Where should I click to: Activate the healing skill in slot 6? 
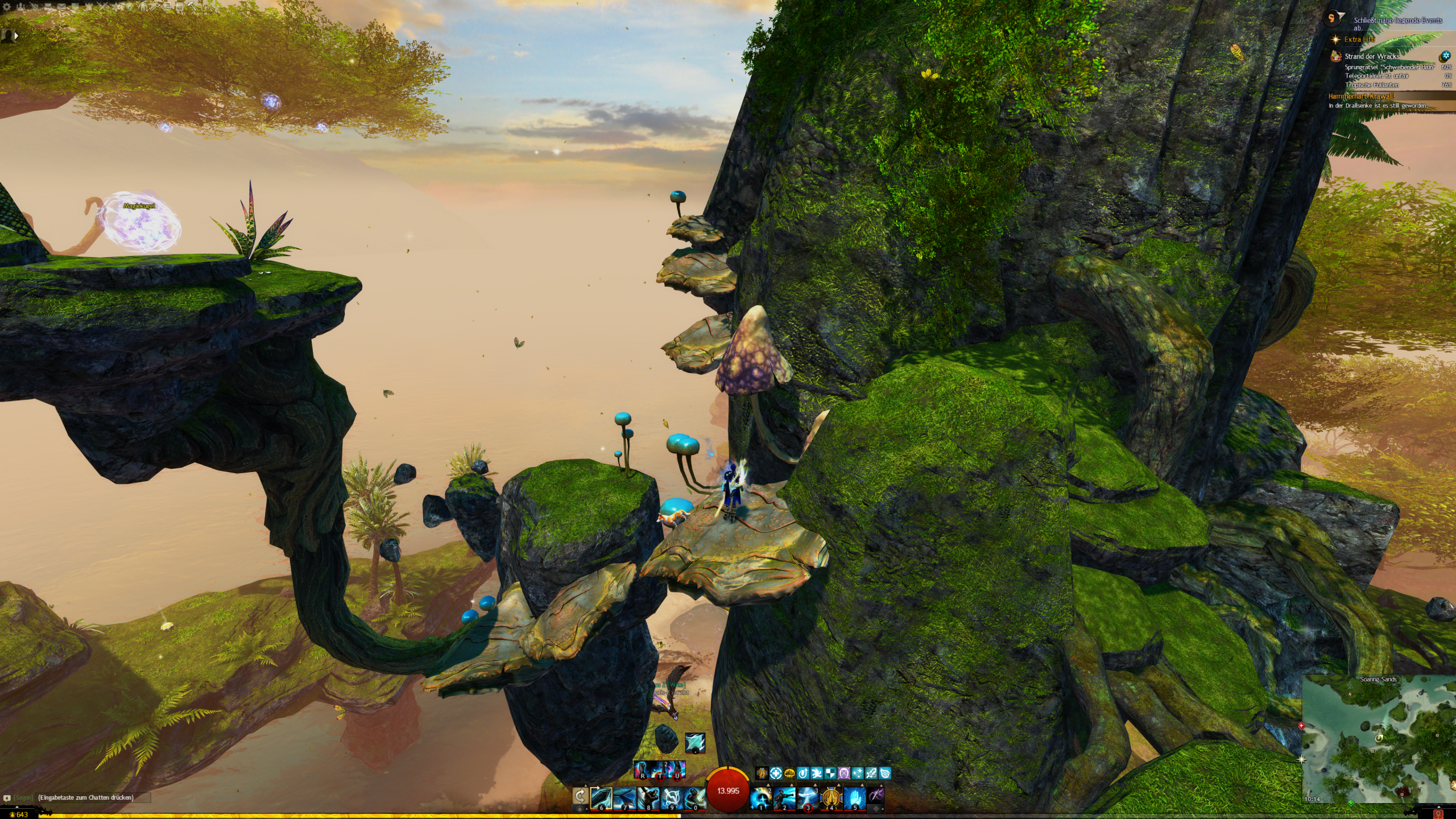(601, 798)
